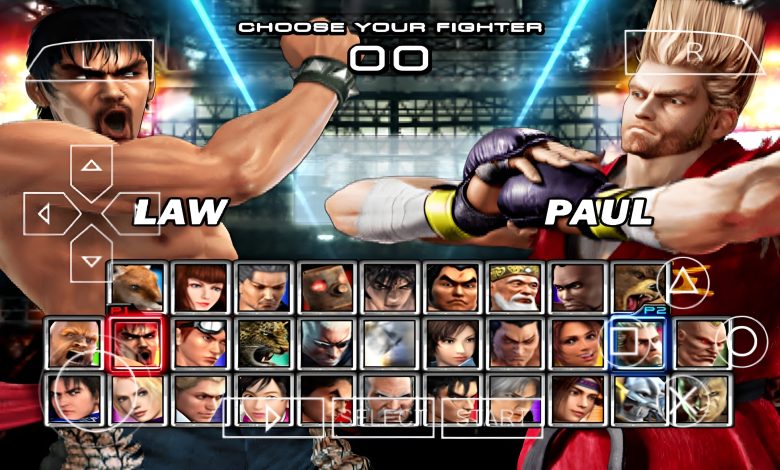Tap the D-pad left arrow
Screen dimensions: 780x470
pos(46,214)
